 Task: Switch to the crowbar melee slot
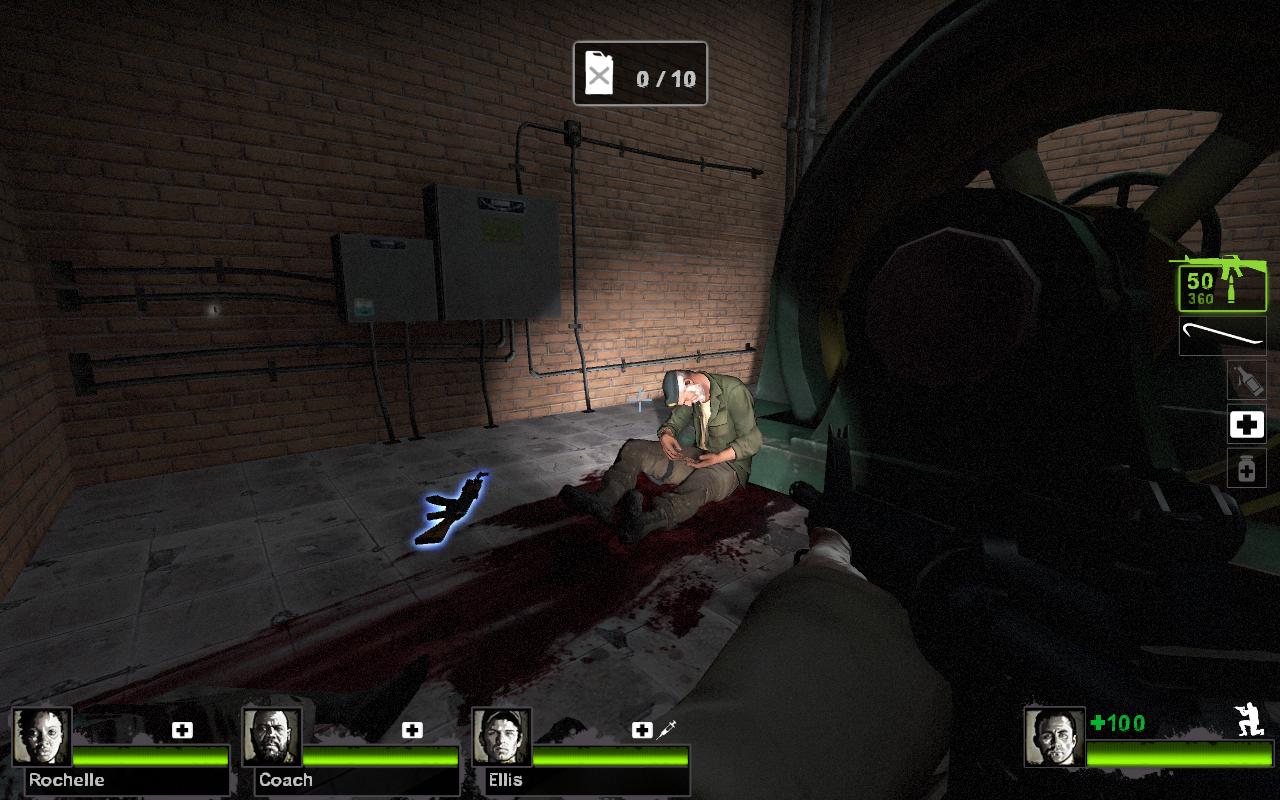click(1222, 336)
